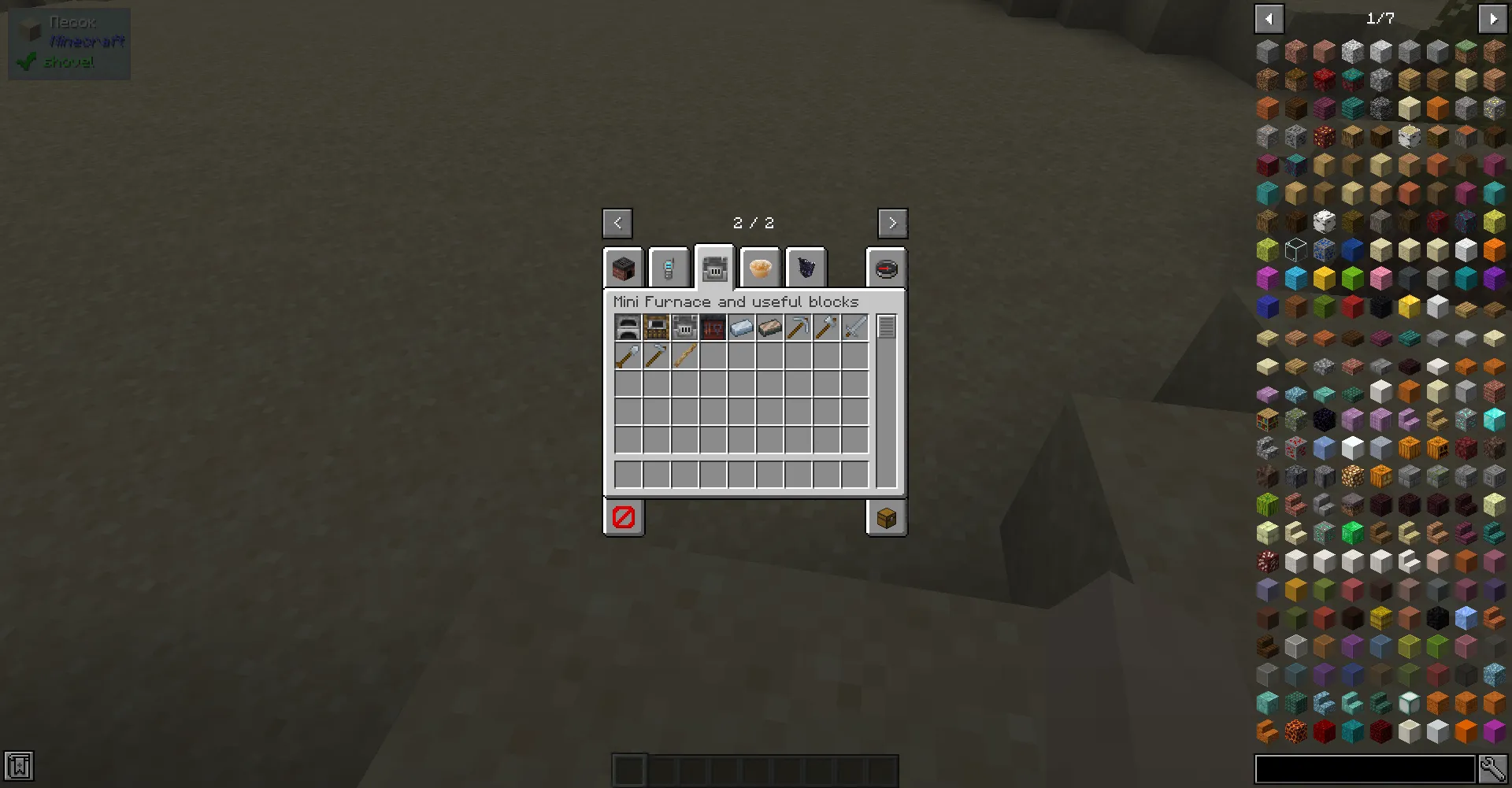Go to previous recipe page with left arrow
This screenshot has height=788, width=1512.
(x=617, y=223)
